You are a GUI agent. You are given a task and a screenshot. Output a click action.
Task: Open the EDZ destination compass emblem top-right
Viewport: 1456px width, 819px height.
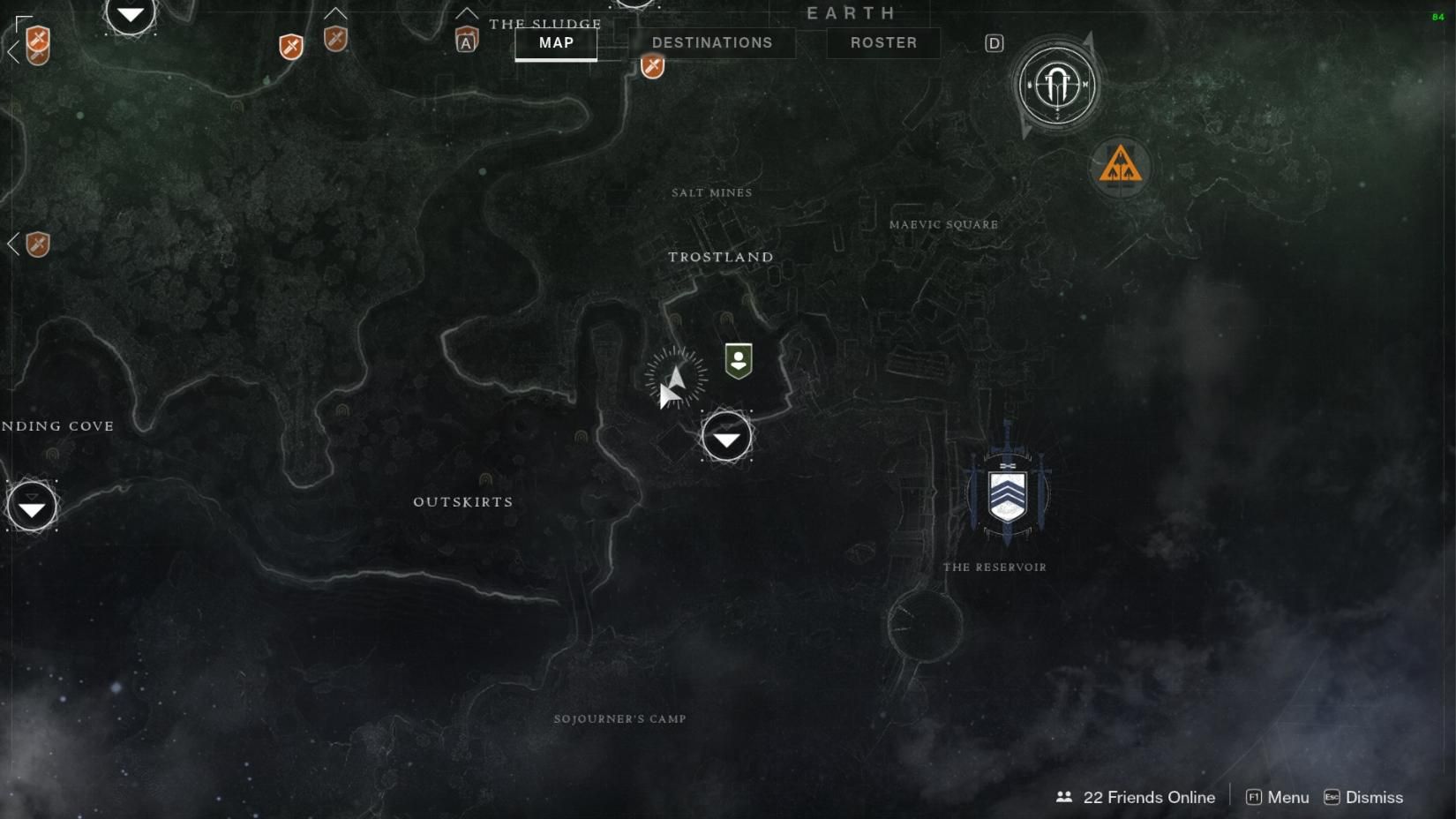pyautogui.click(x=1055, y=86)
